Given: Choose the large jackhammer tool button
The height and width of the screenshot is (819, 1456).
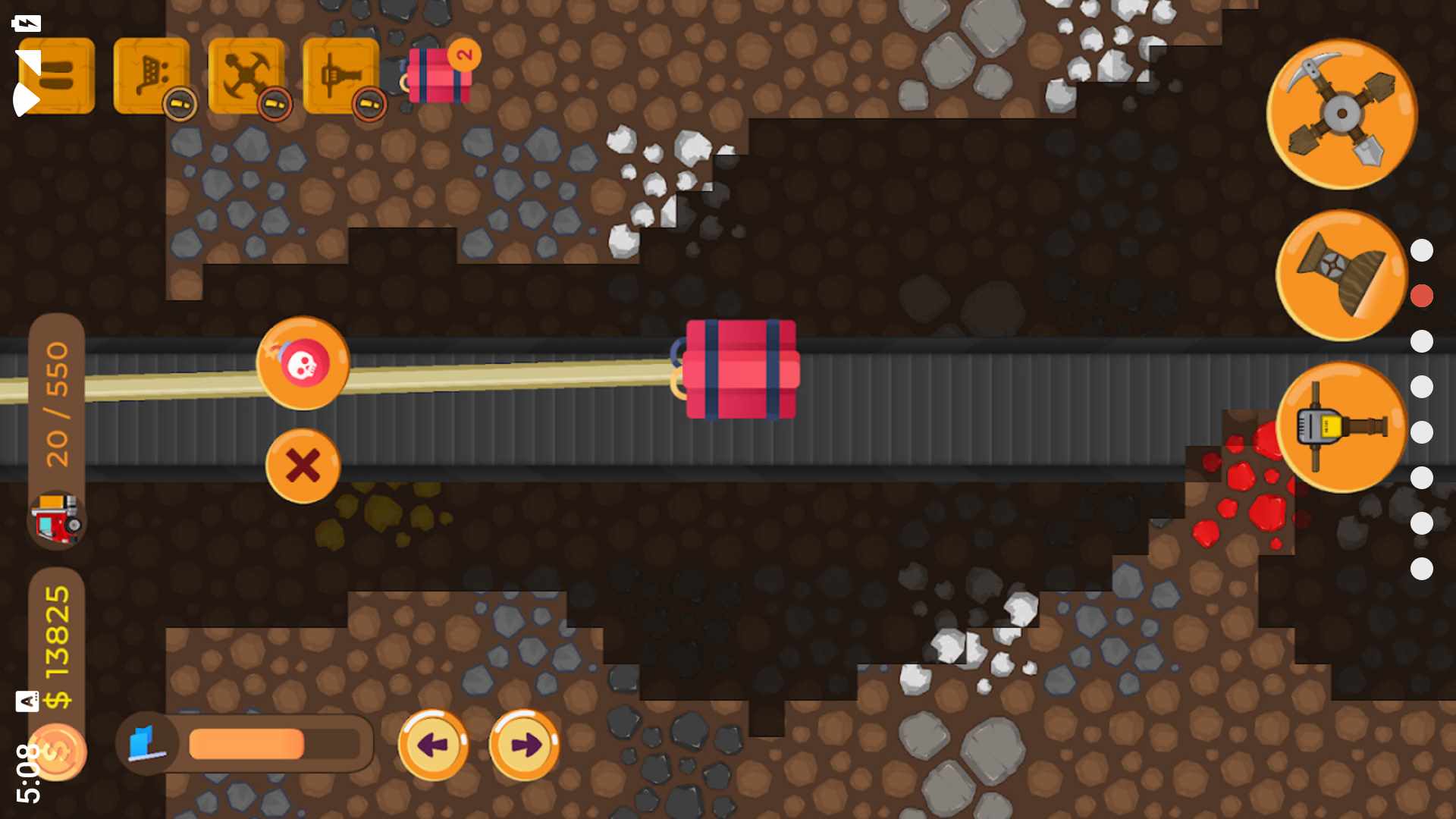Looking at the screenshot, I should click(1341, 427).
